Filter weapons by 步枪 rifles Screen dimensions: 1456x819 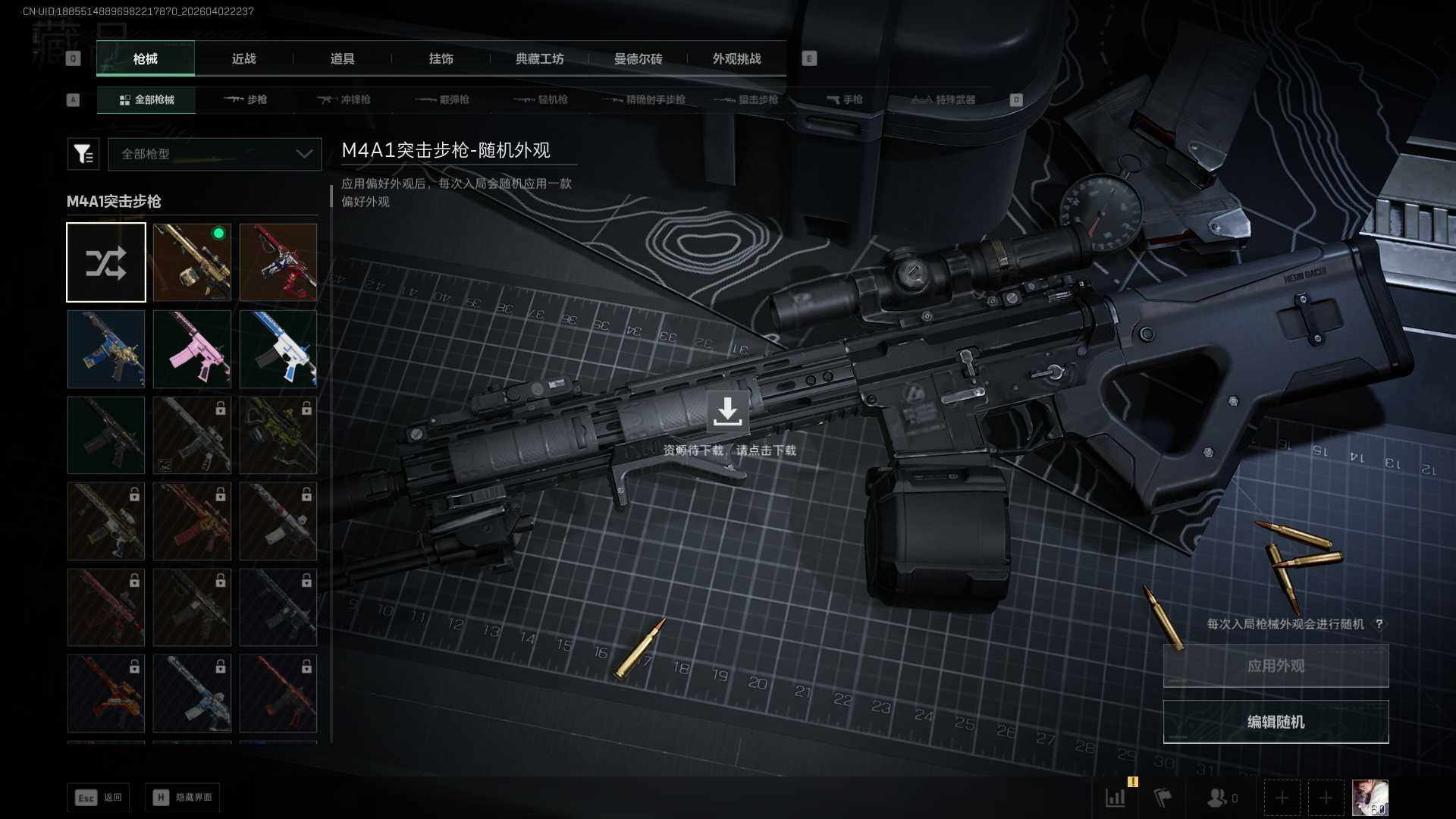click(x=246, y=99)
